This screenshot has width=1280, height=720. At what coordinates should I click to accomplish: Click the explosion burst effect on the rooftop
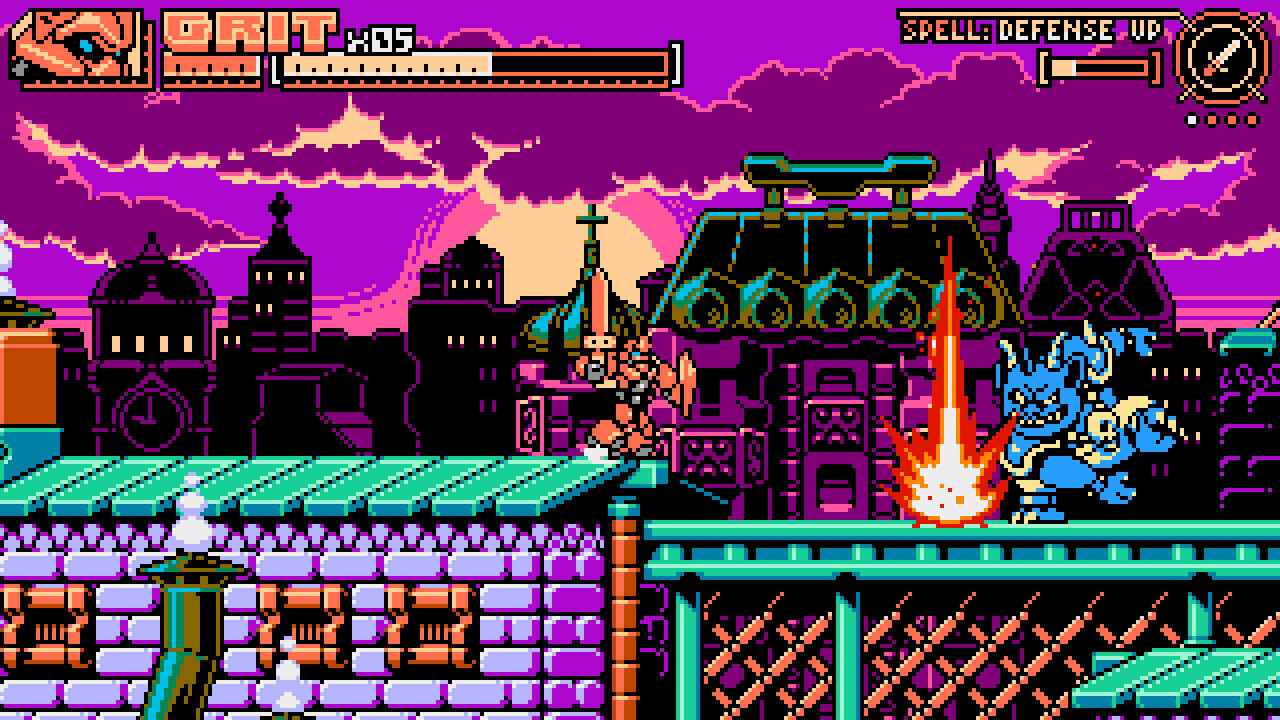point(947,480)
